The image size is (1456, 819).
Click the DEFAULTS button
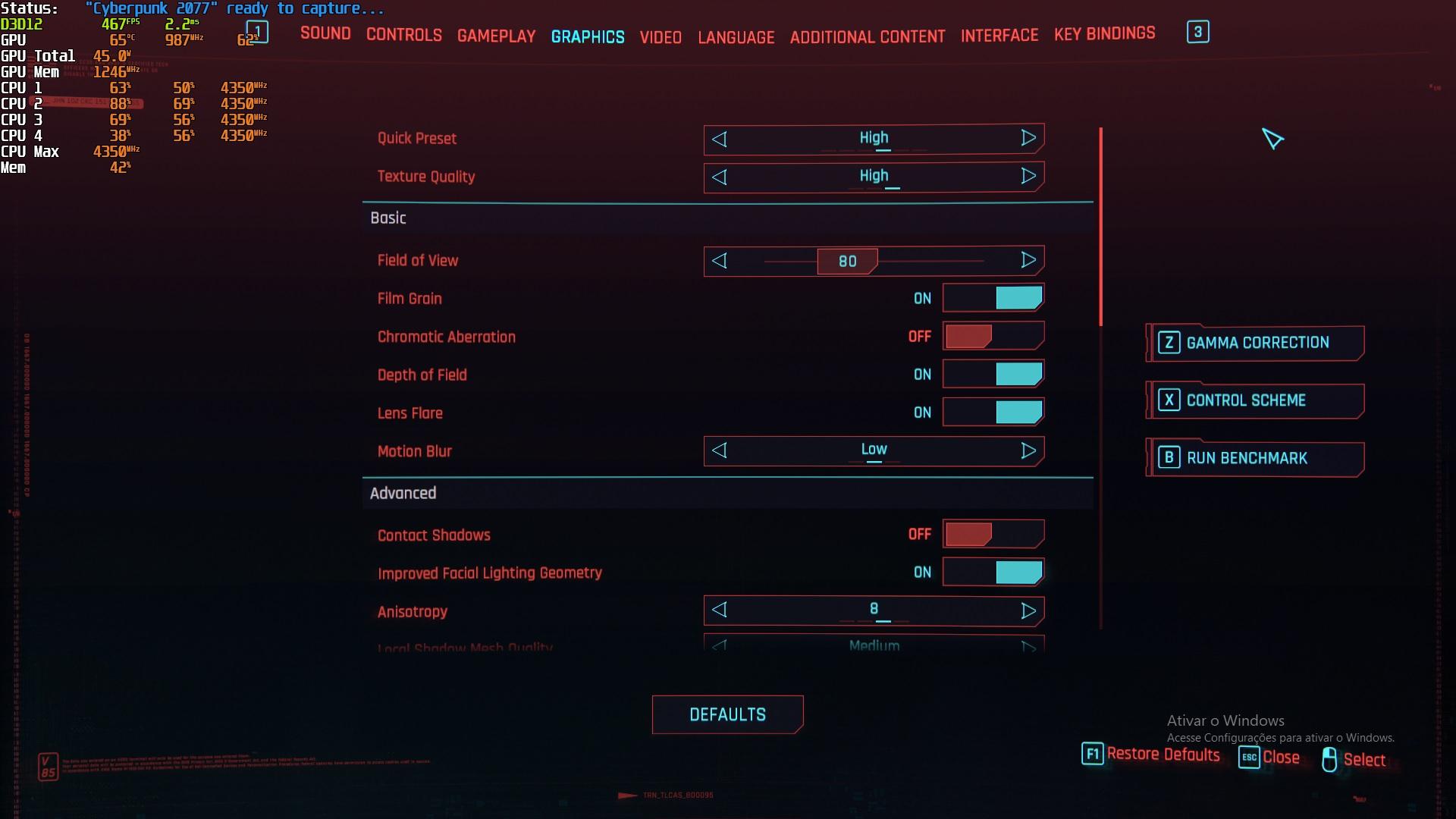(x=726, y=714)
